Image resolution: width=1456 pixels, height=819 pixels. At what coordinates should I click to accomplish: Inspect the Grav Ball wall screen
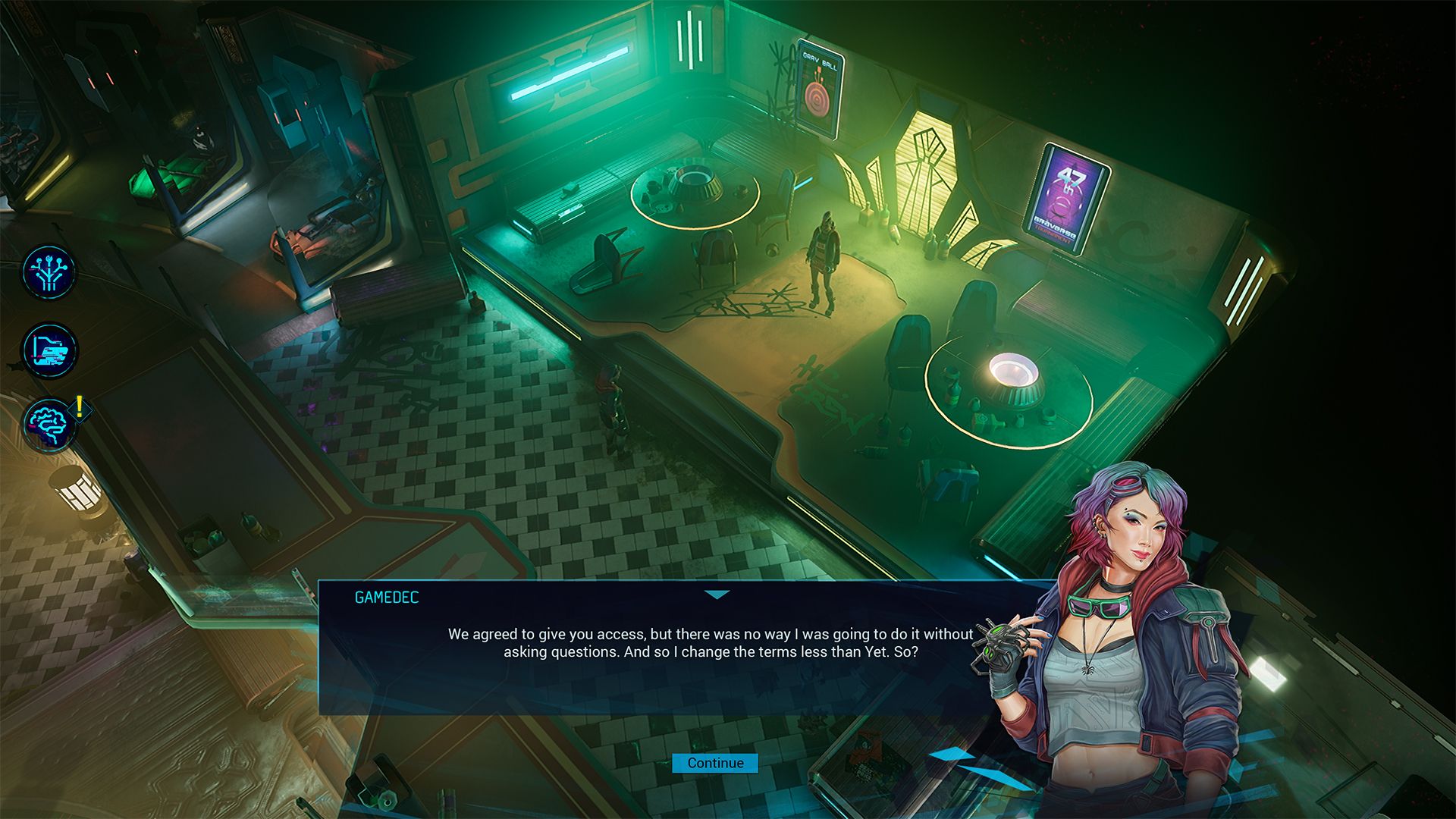click(821, 83)
